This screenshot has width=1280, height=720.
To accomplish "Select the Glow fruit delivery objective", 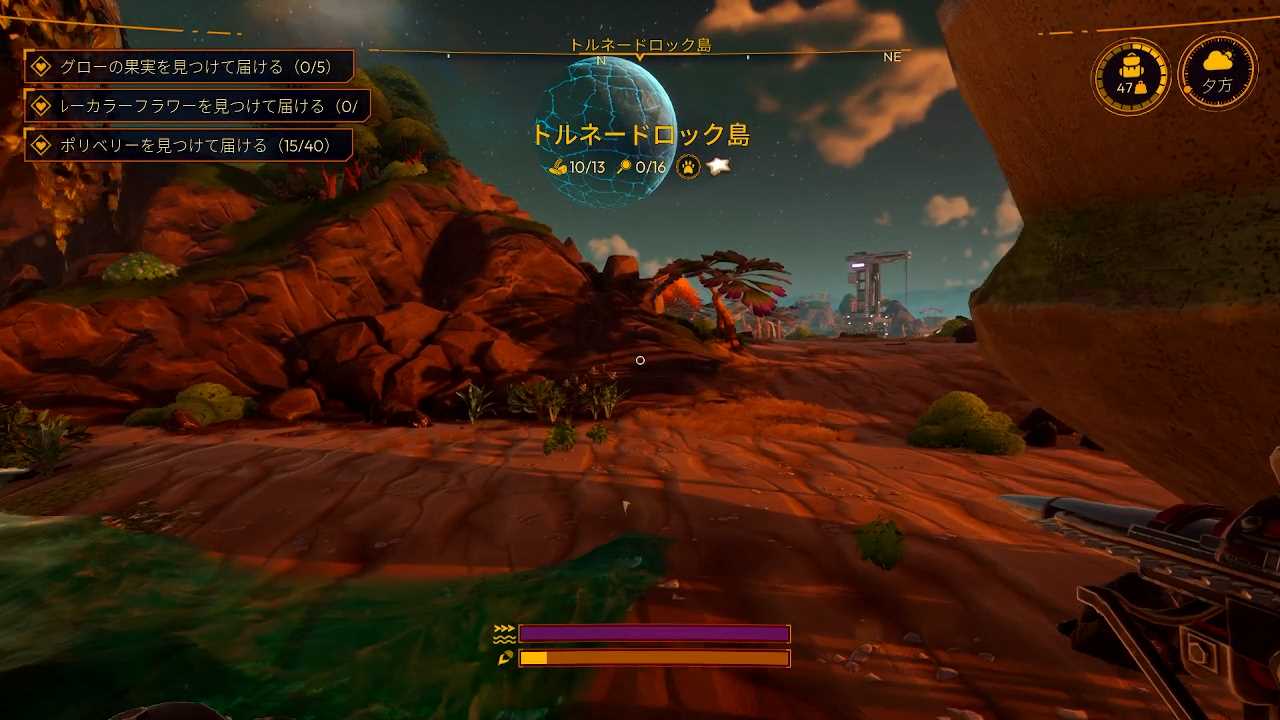I will point(189,67).
